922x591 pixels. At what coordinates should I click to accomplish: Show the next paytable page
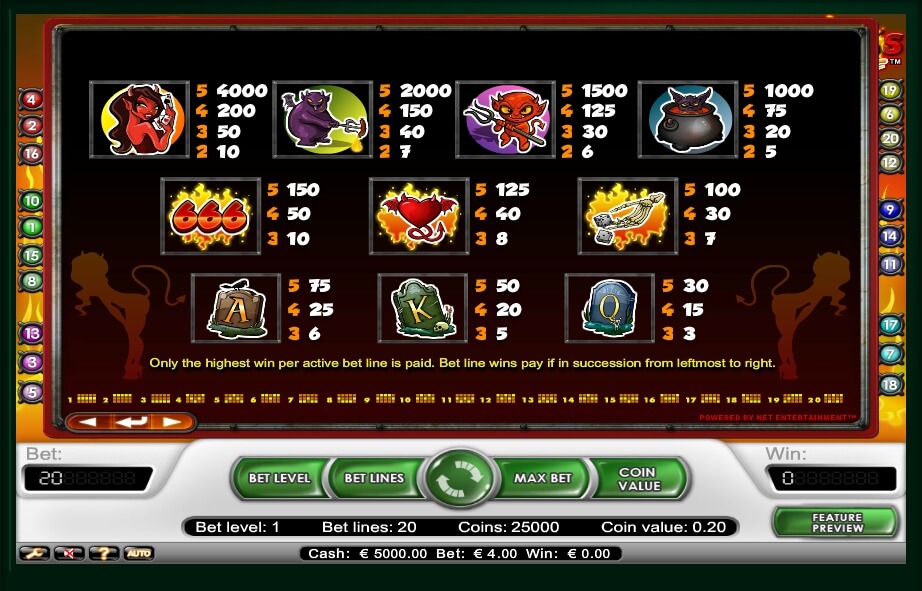pos(172,422)
